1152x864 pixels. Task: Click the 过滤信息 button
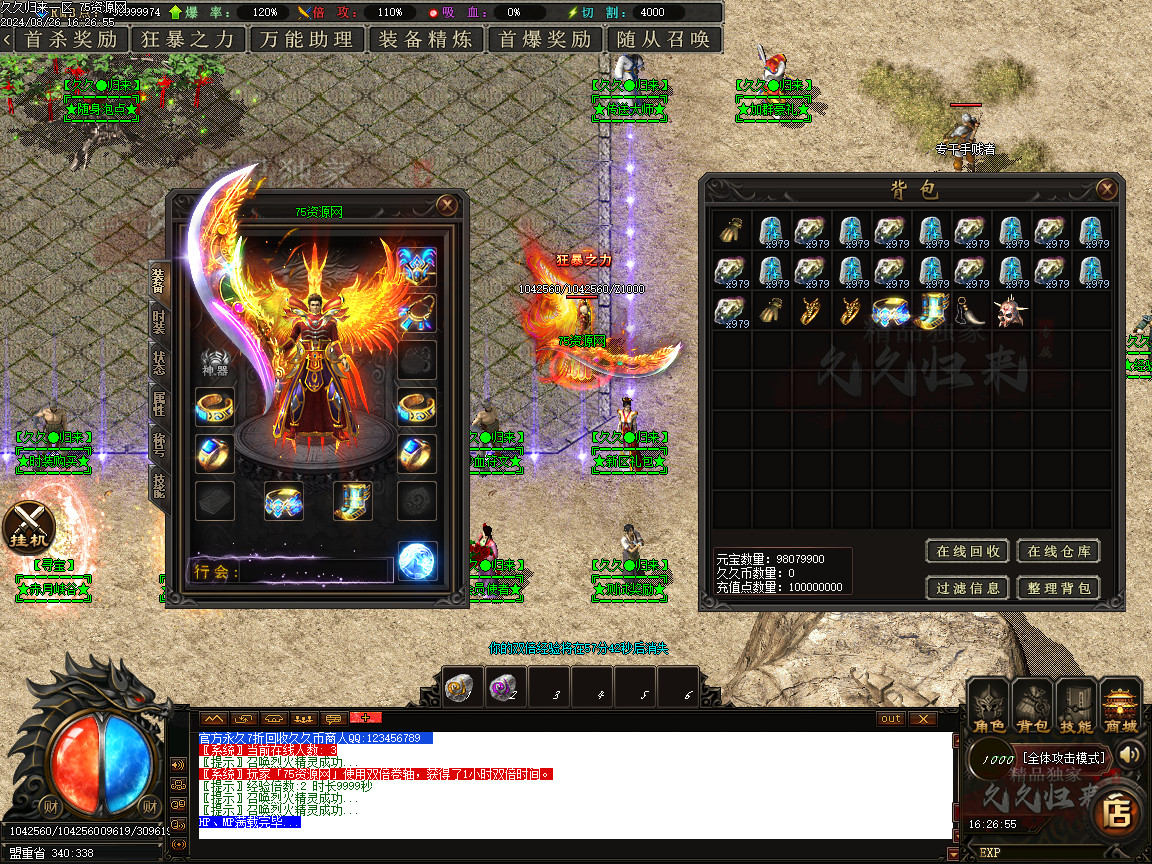click(968, 588)
